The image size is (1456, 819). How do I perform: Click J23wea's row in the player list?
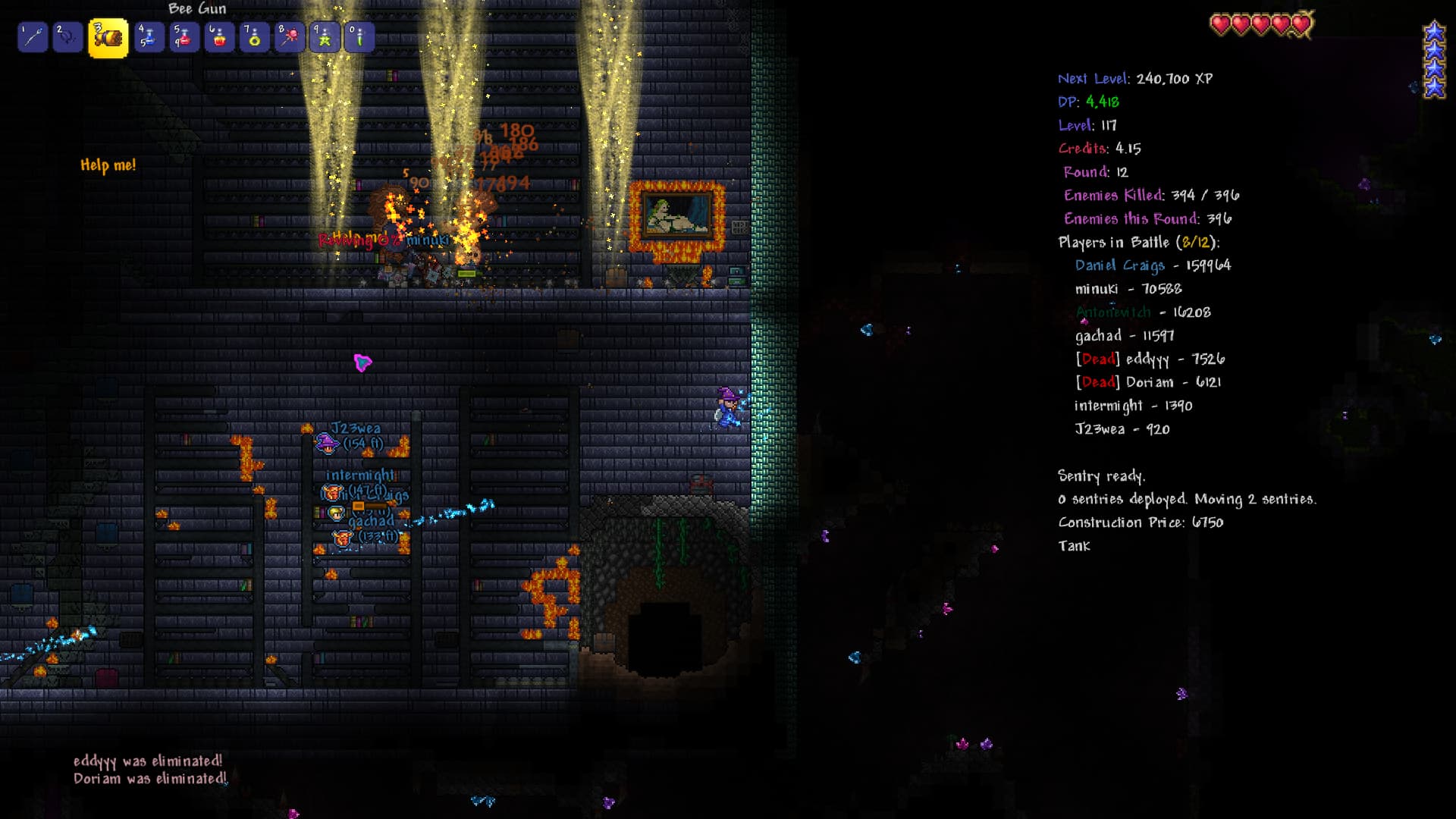(x=1122, y=429)
